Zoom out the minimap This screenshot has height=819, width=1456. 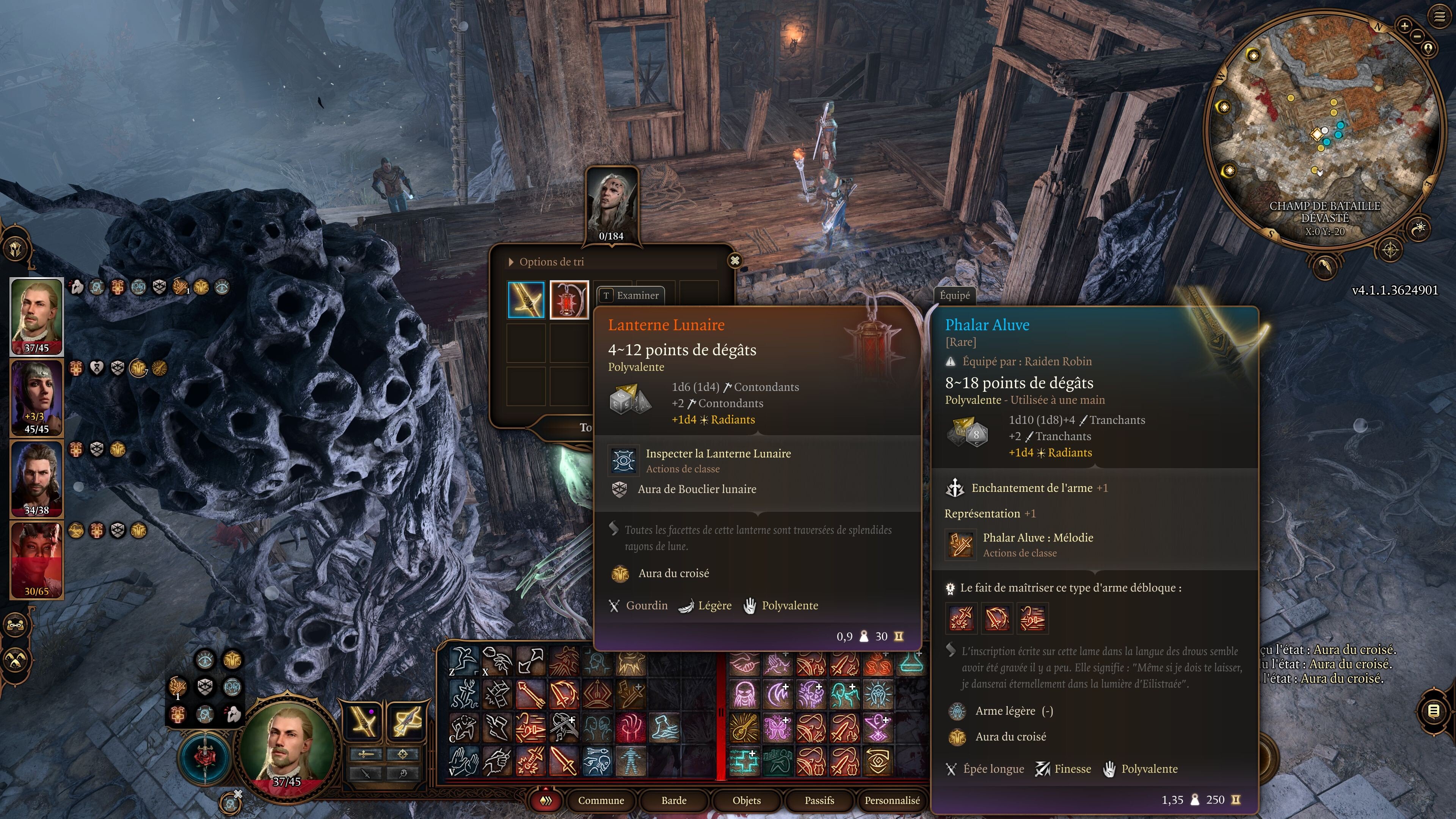click(1417, 36)
